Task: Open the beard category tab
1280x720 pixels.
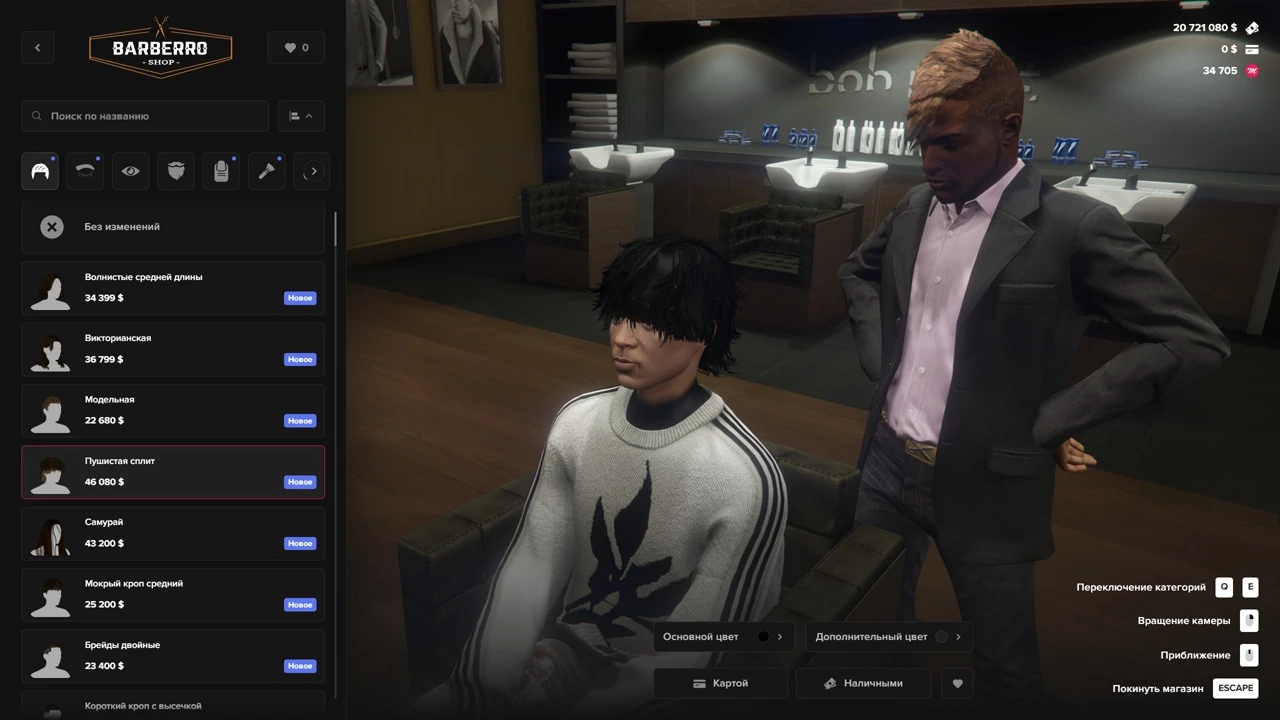Action: point(177,171)
